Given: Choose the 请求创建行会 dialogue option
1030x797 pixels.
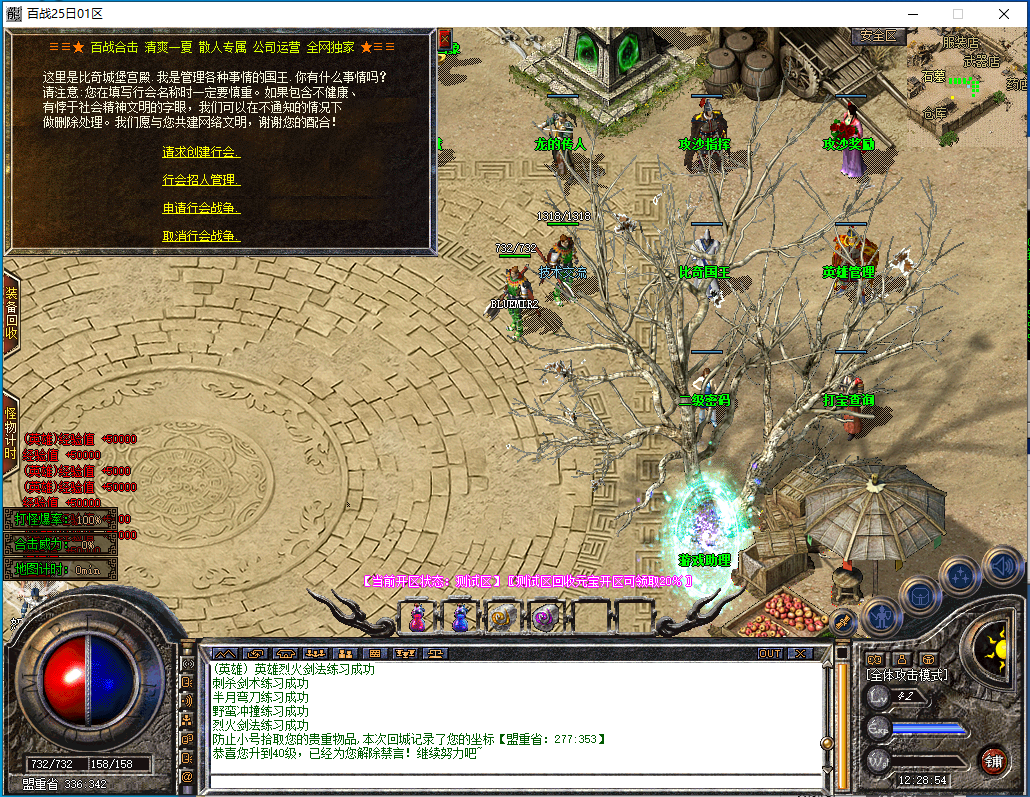Looking at the screenshot, I should (199, 152).
